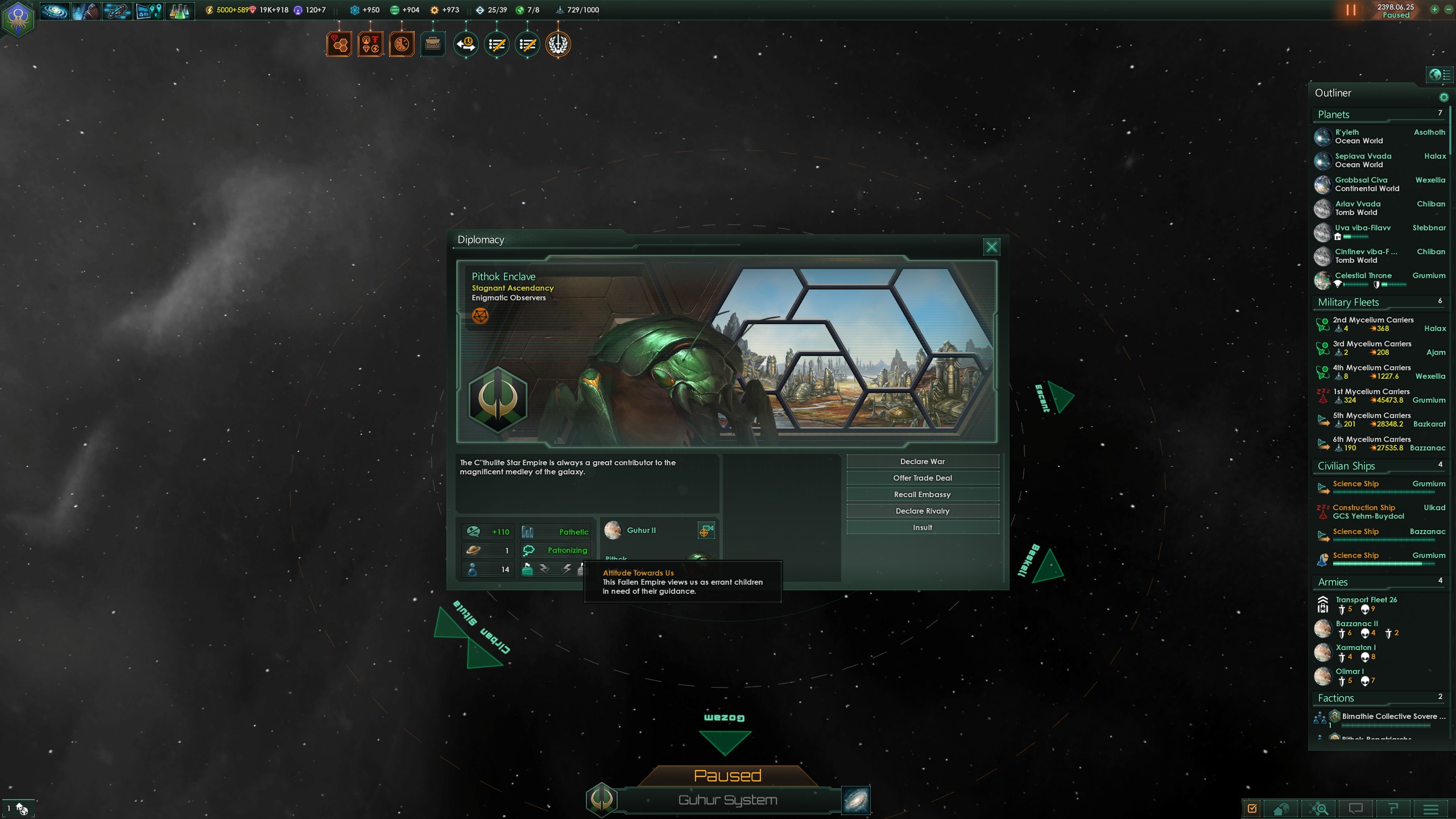Select the minerals shortage alert icon
Screen dimensions: 1456x819
click(x=339, y=43)
